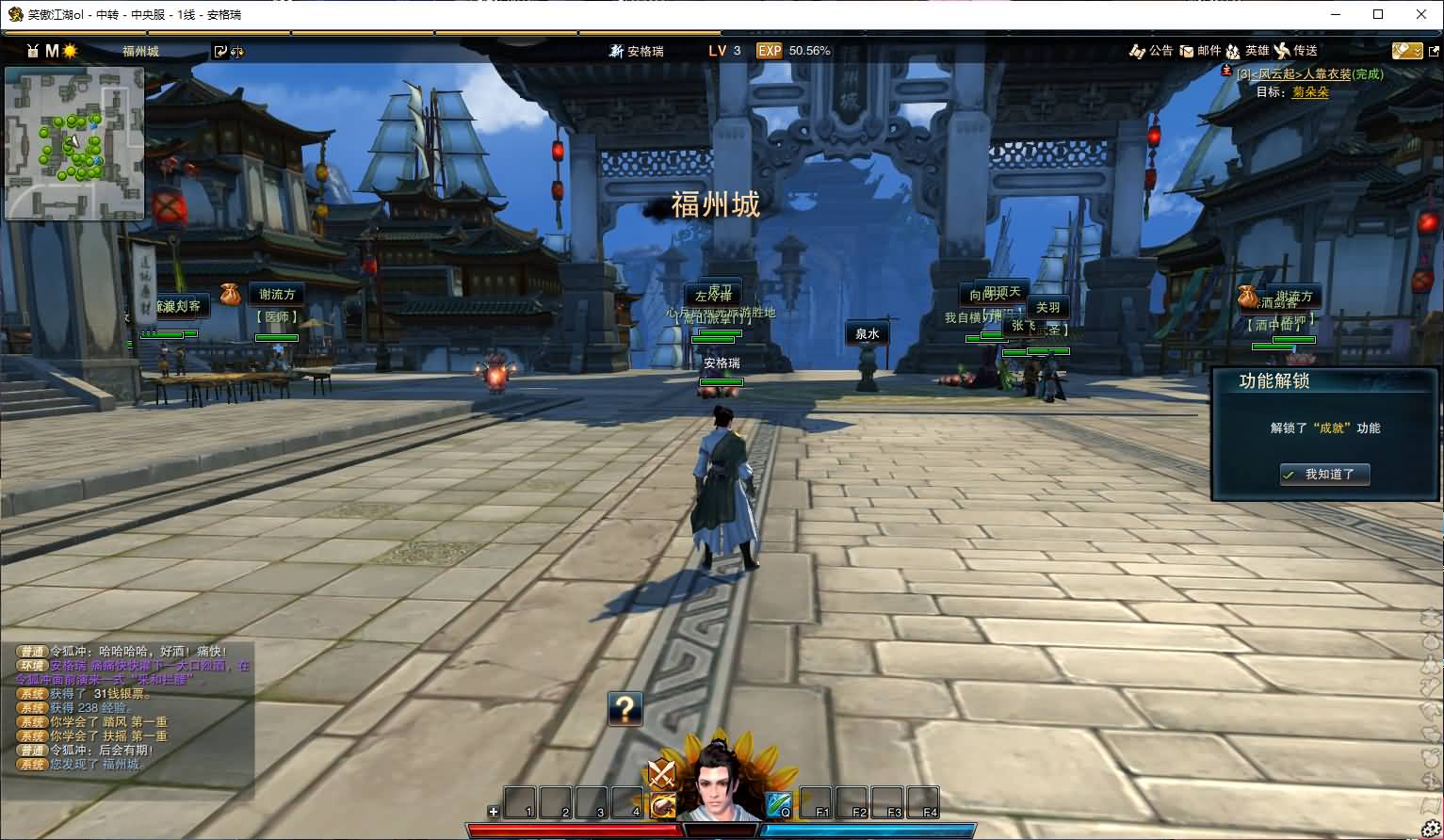This screenshot has width=1444, height=840.
Task: Open the settings gear icon
Action: (x=1431, y=829)
